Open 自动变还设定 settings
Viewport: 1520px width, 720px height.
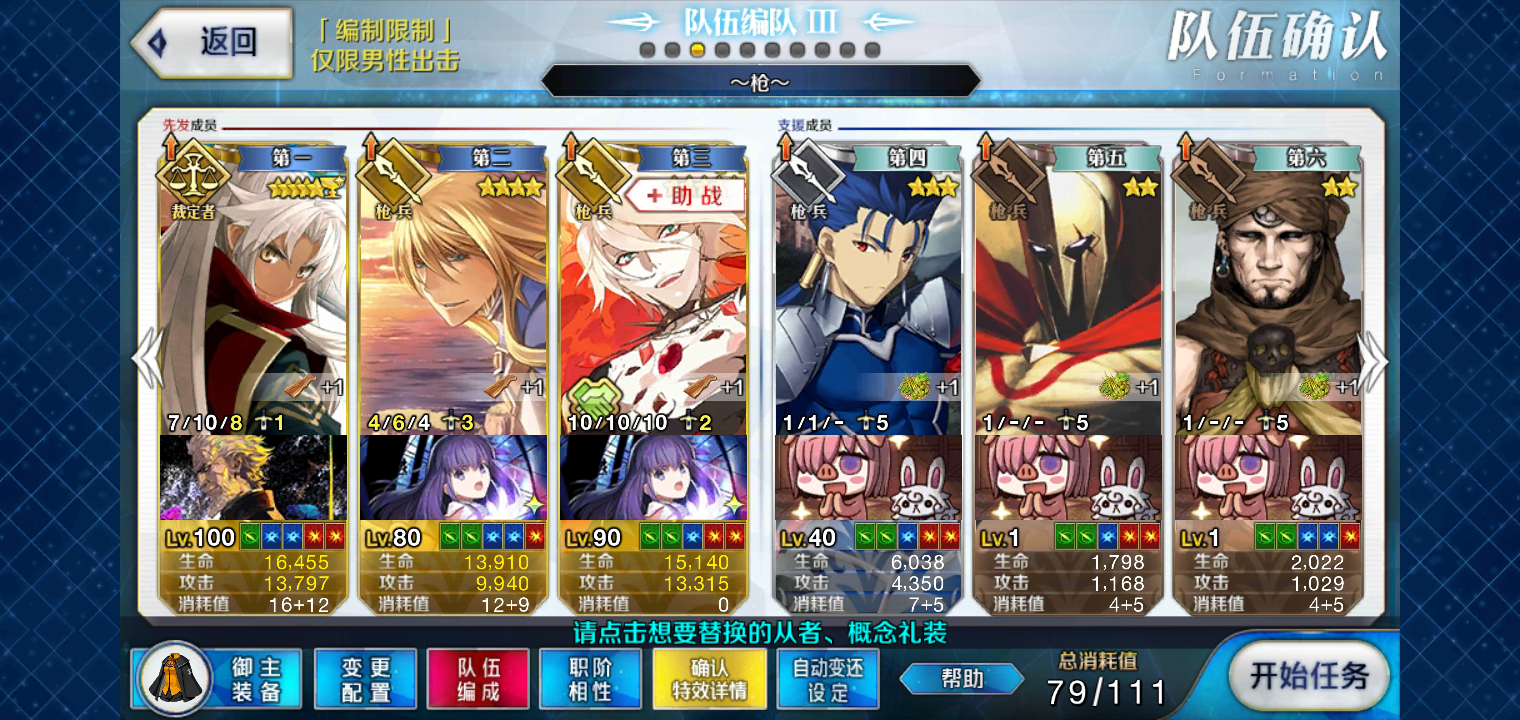click(828, 679)
